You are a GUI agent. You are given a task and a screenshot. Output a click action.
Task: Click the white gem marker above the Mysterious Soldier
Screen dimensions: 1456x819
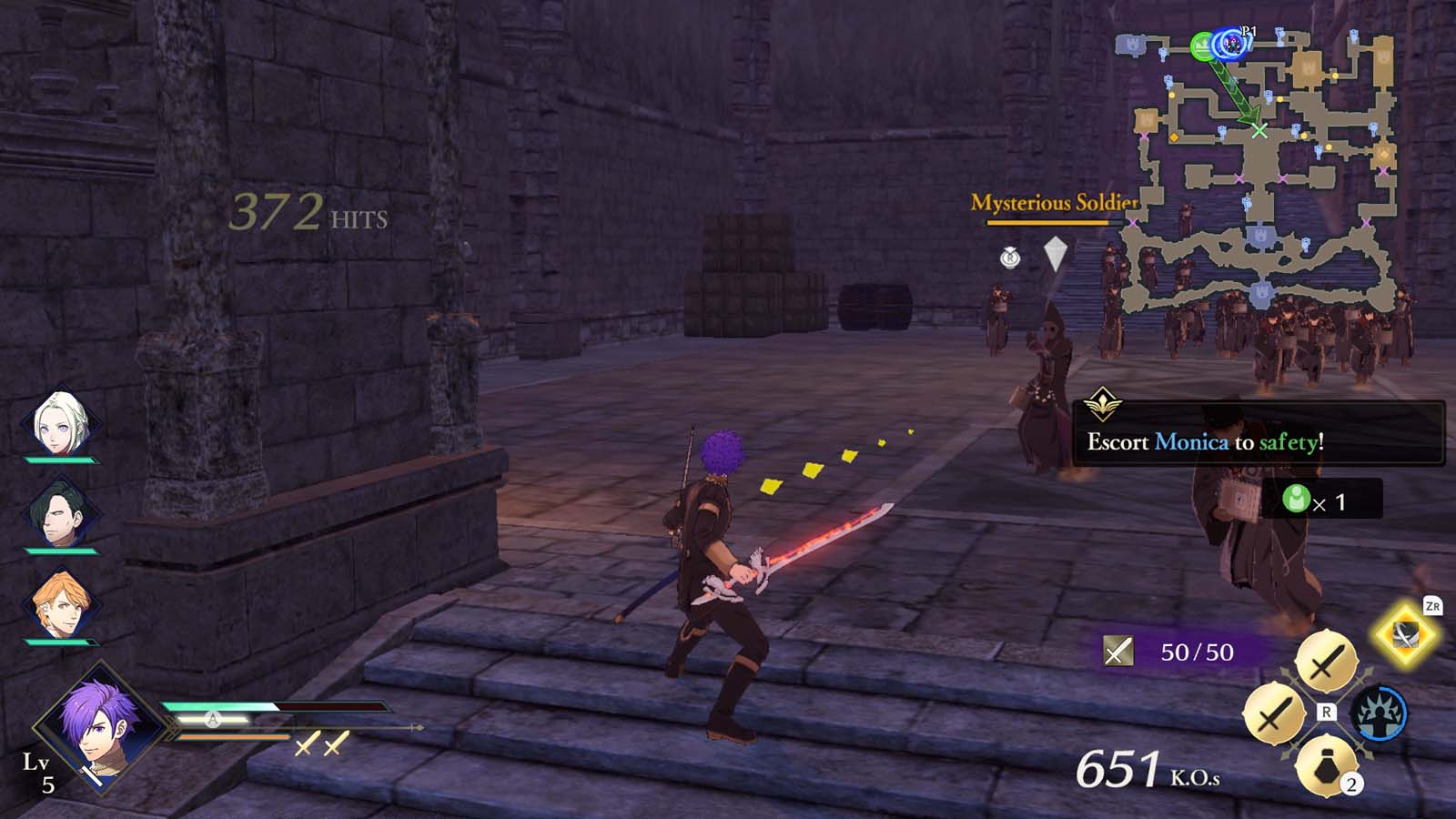coord(1056,253)
